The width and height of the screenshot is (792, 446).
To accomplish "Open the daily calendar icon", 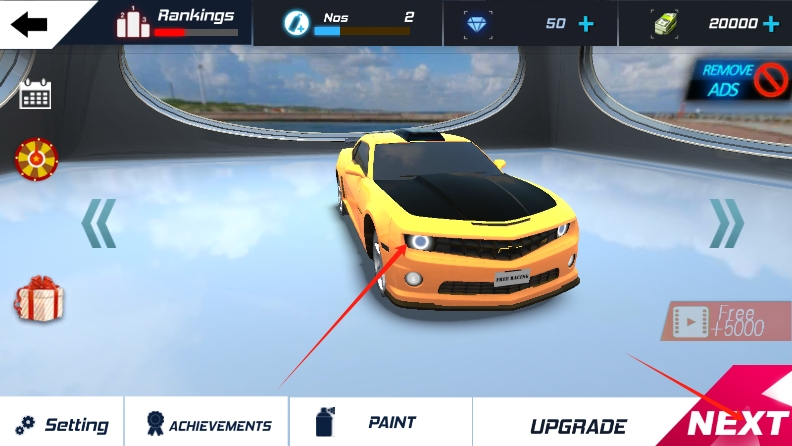I will pyautogui.click(x=35, y=95).
